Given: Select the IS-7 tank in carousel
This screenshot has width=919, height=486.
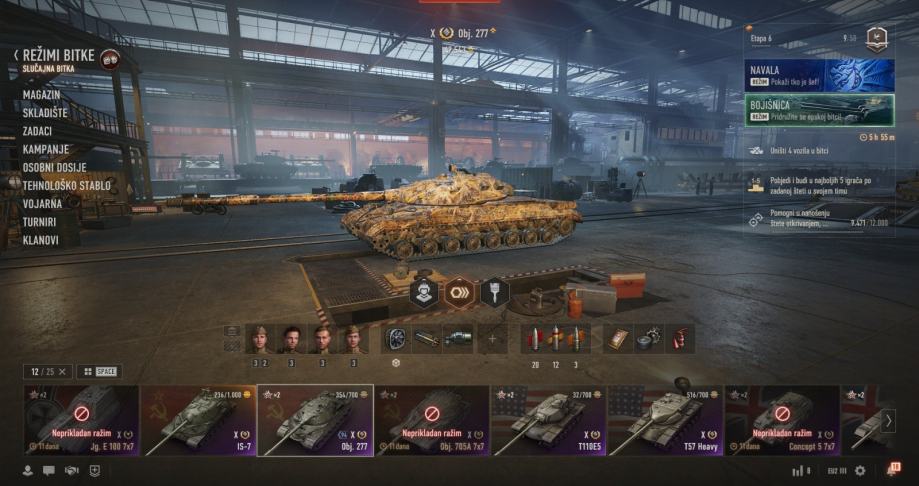Looking at the screenshot, I should pyautogui.click(x=198, y=420).
